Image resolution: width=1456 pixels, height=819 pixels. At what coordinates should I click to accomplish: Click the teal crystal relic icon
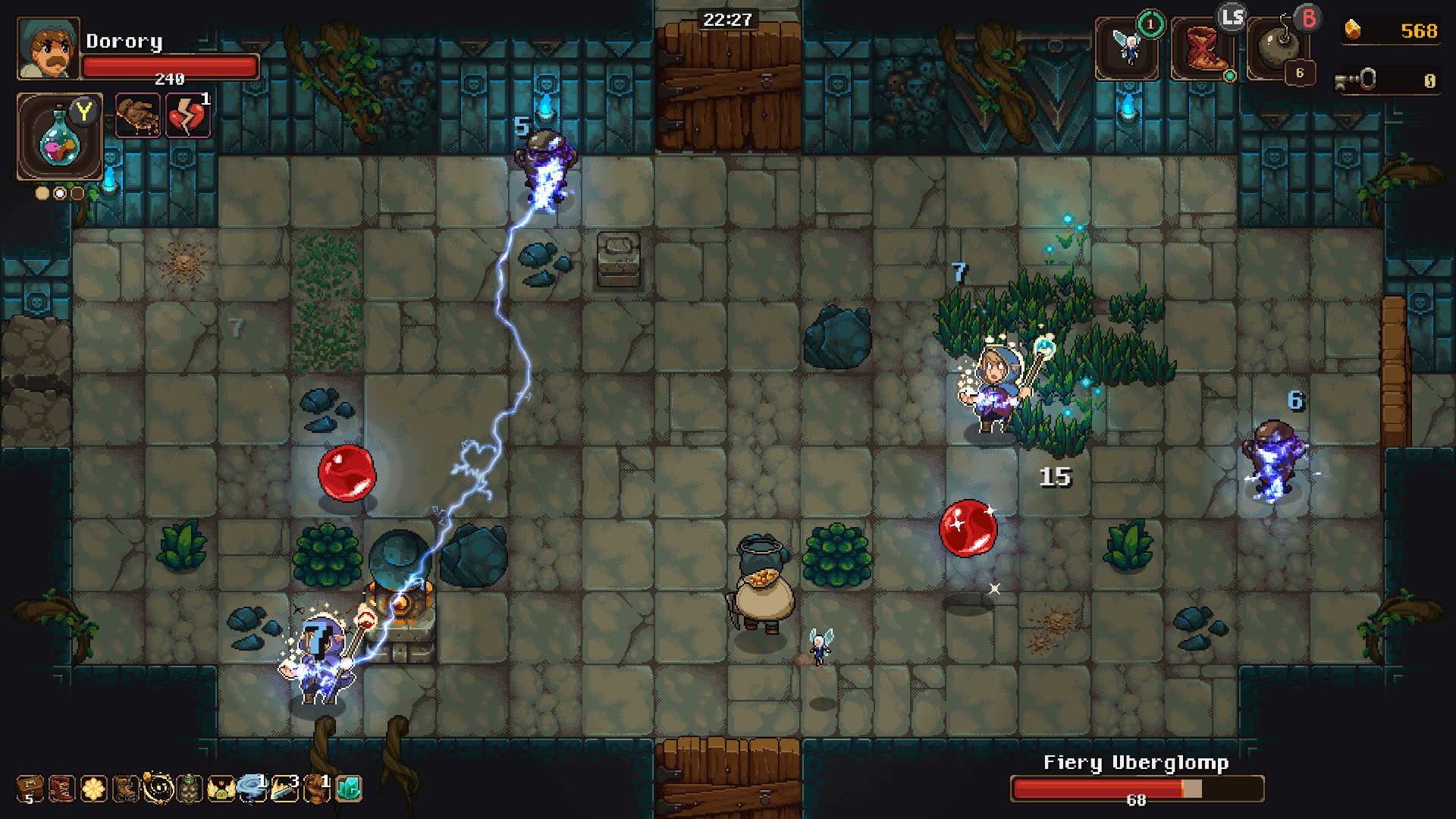[348, 789]
